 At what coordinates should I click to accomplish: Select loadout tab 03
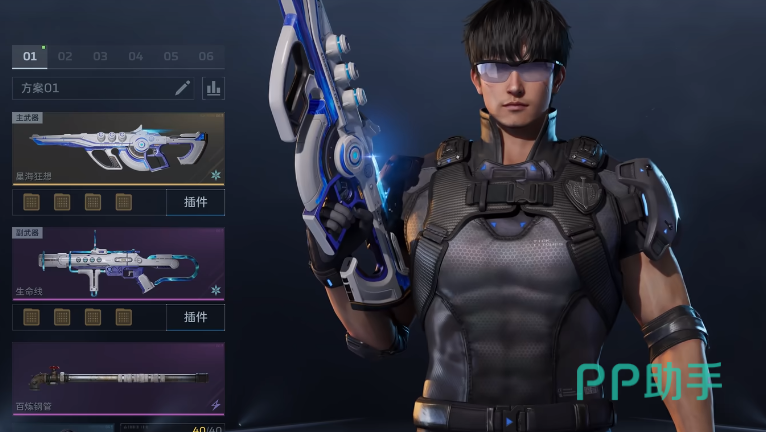pos(100,56)
